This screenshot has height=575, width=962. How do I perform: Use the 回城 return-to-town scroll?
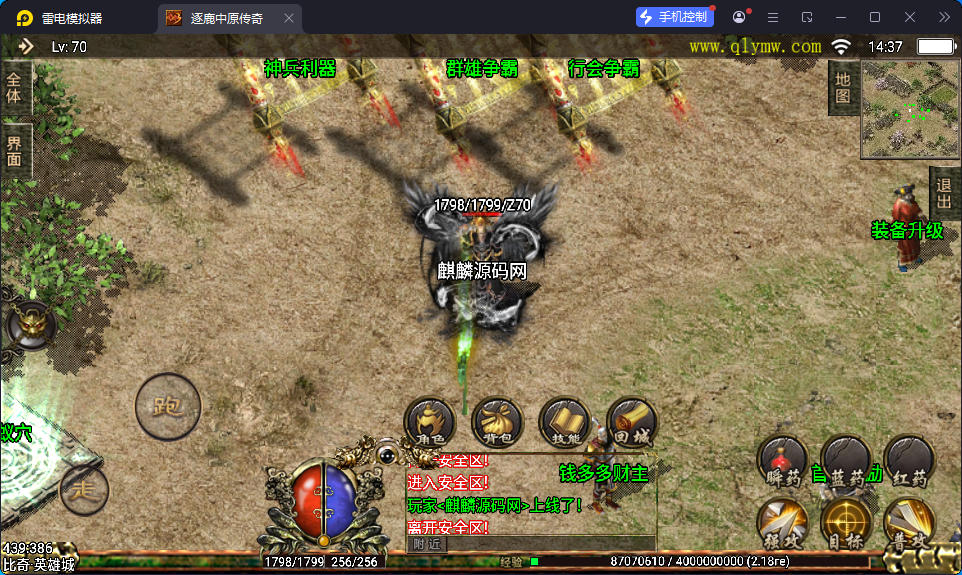tap(631, 421)
